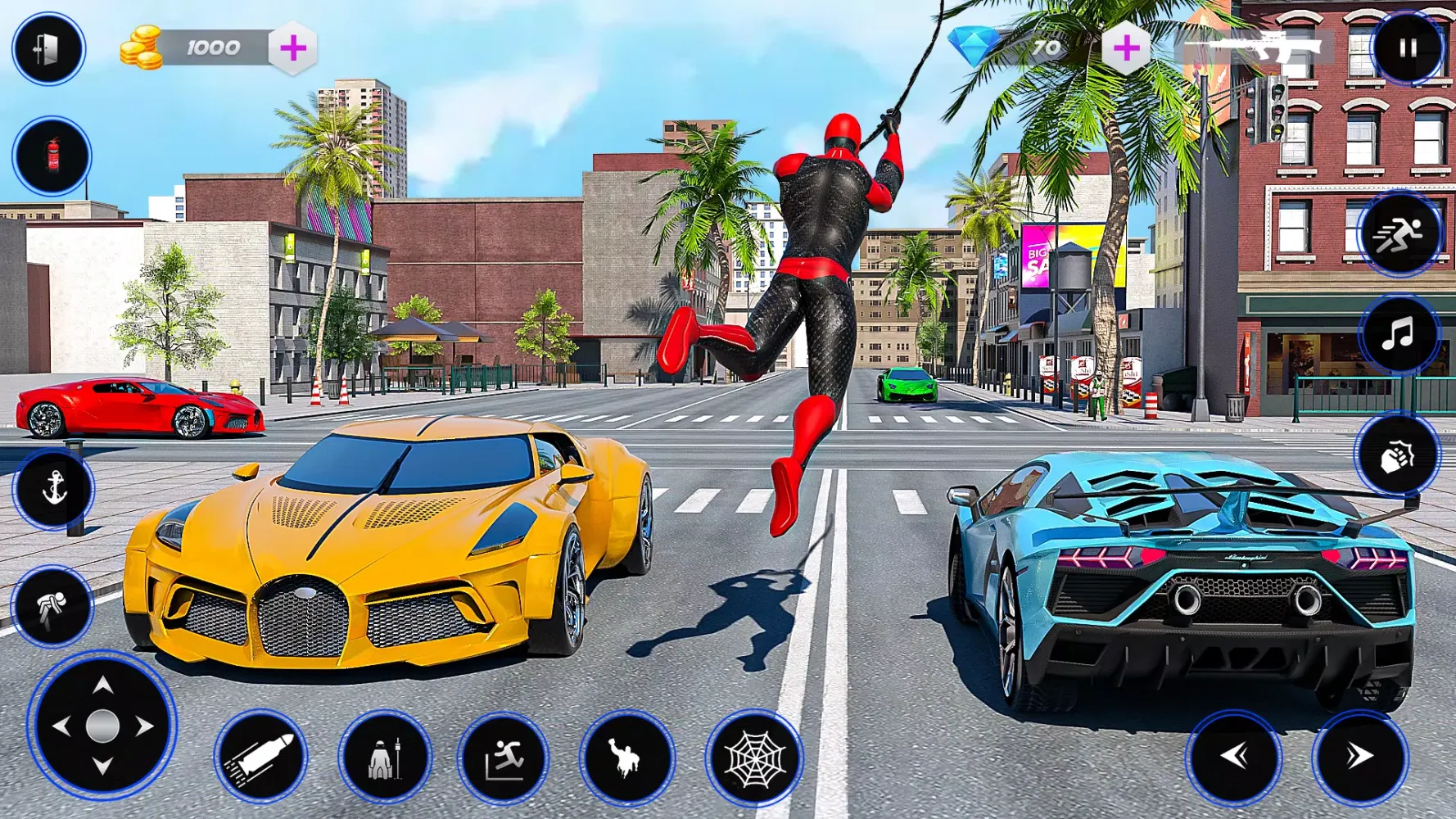Shoot a web with the spiderweb button
Viewport: 1456px width, 819px height.
pyautogui.click(x=754, y=758)
